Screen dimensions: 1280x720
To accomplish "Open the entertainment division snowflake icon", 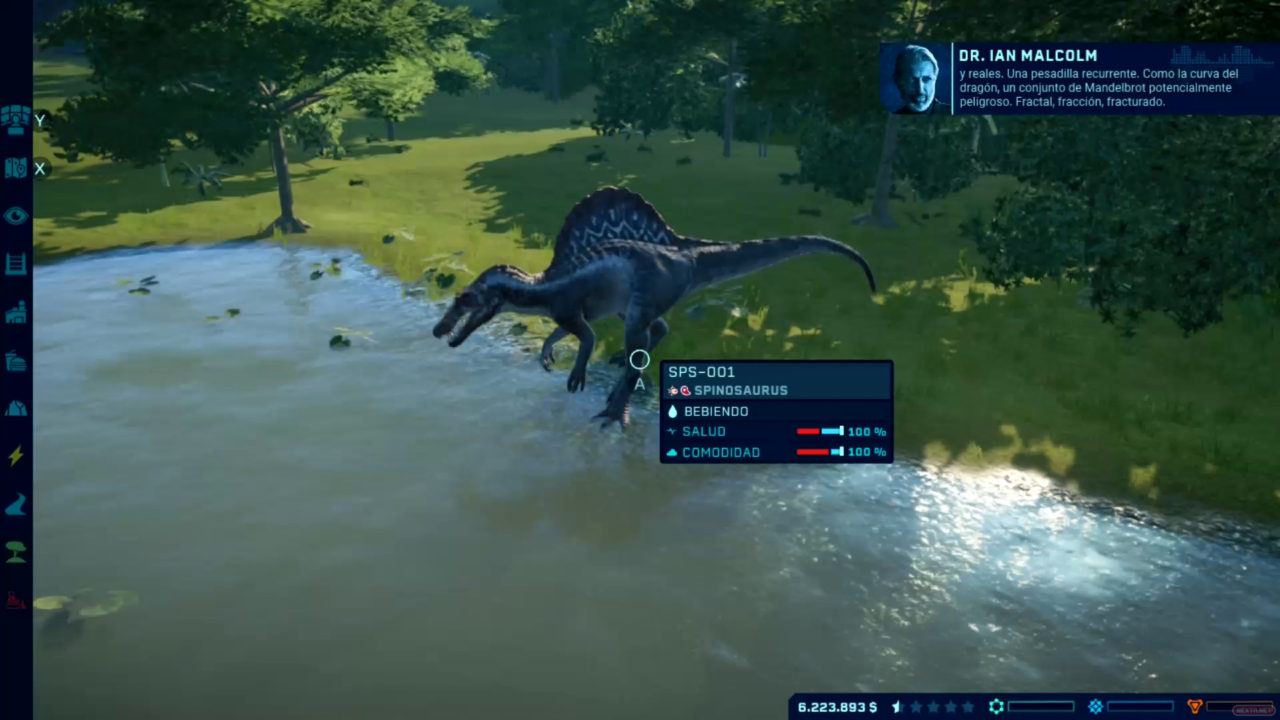I will (x=1095, y=707).
